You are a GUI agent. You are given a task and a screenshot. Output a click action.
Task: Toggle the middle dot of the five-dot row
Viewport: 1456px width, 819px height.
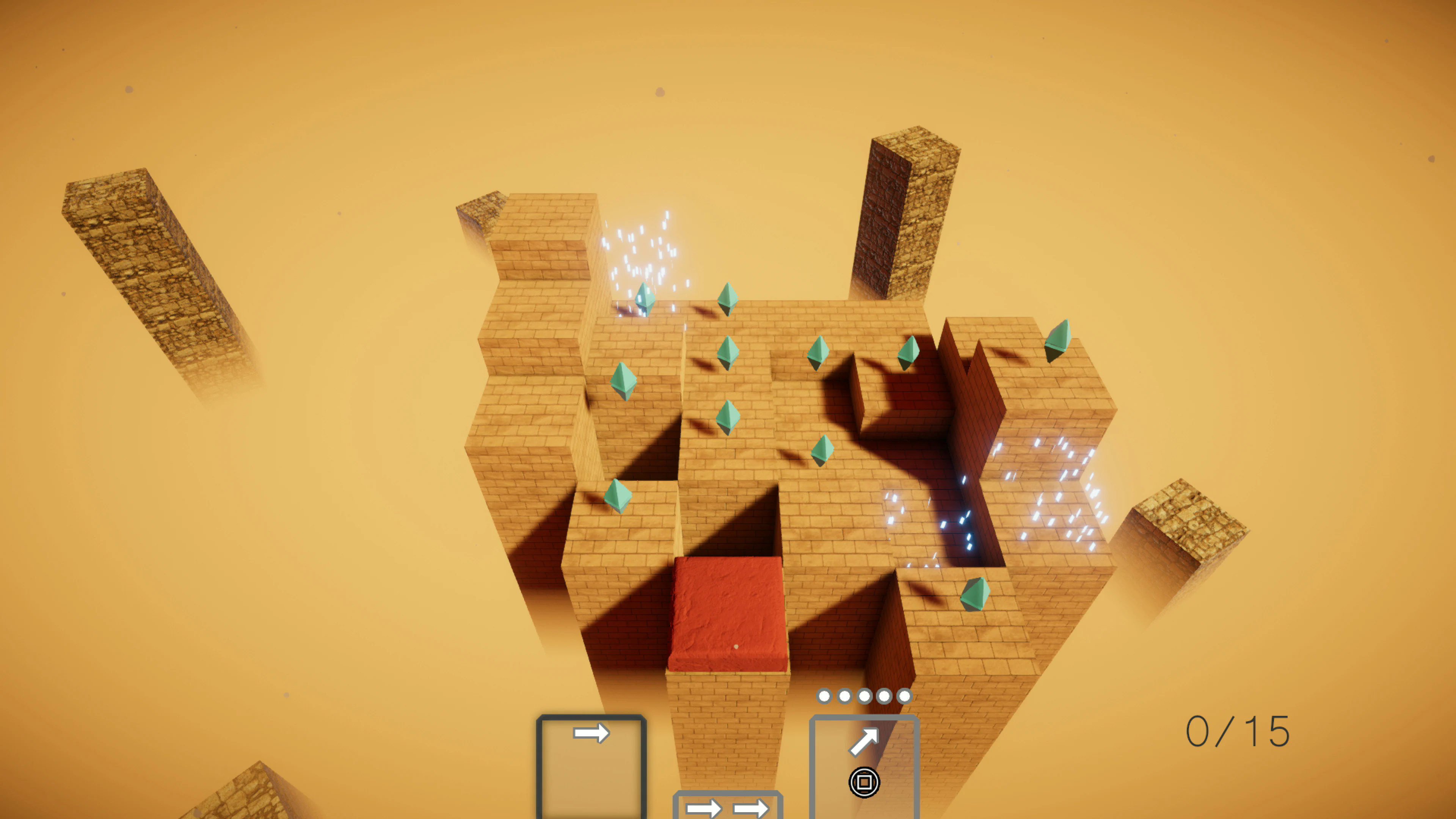864,697
